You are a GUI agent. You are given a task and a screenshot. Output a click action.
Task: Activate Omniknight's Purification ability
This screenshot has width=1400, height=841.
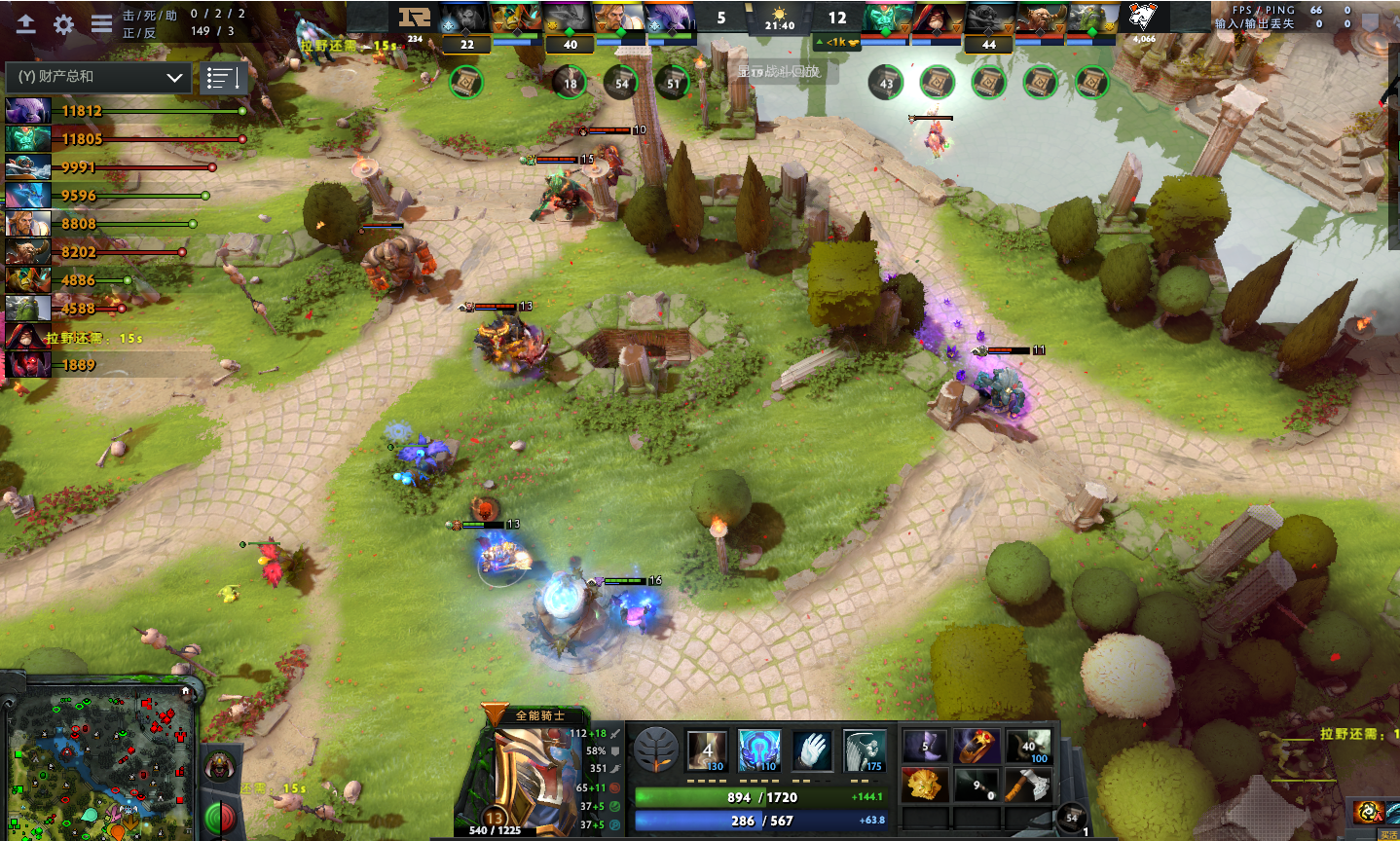[x=707, y=750]
